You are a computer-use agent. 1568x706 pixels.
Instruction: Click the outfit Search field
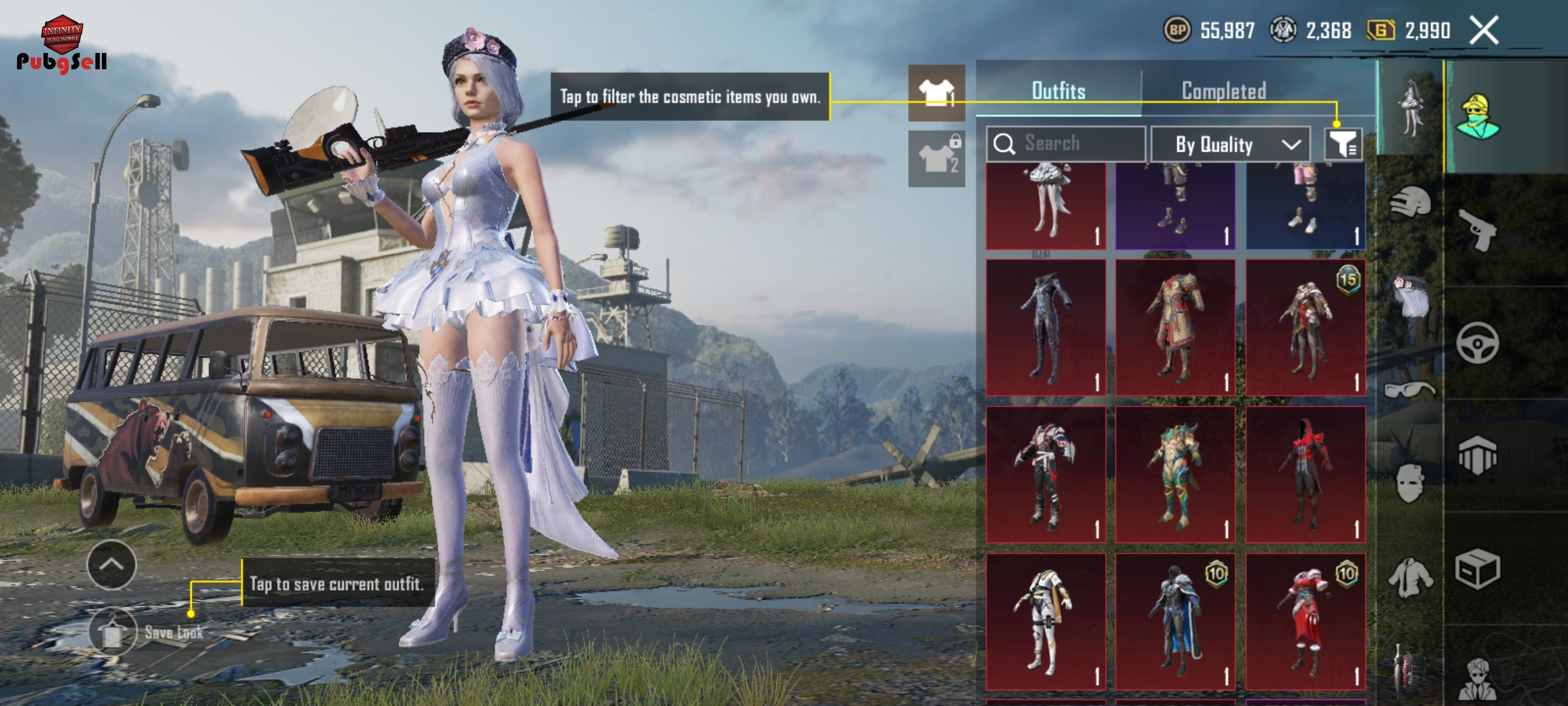(1066, 143)
